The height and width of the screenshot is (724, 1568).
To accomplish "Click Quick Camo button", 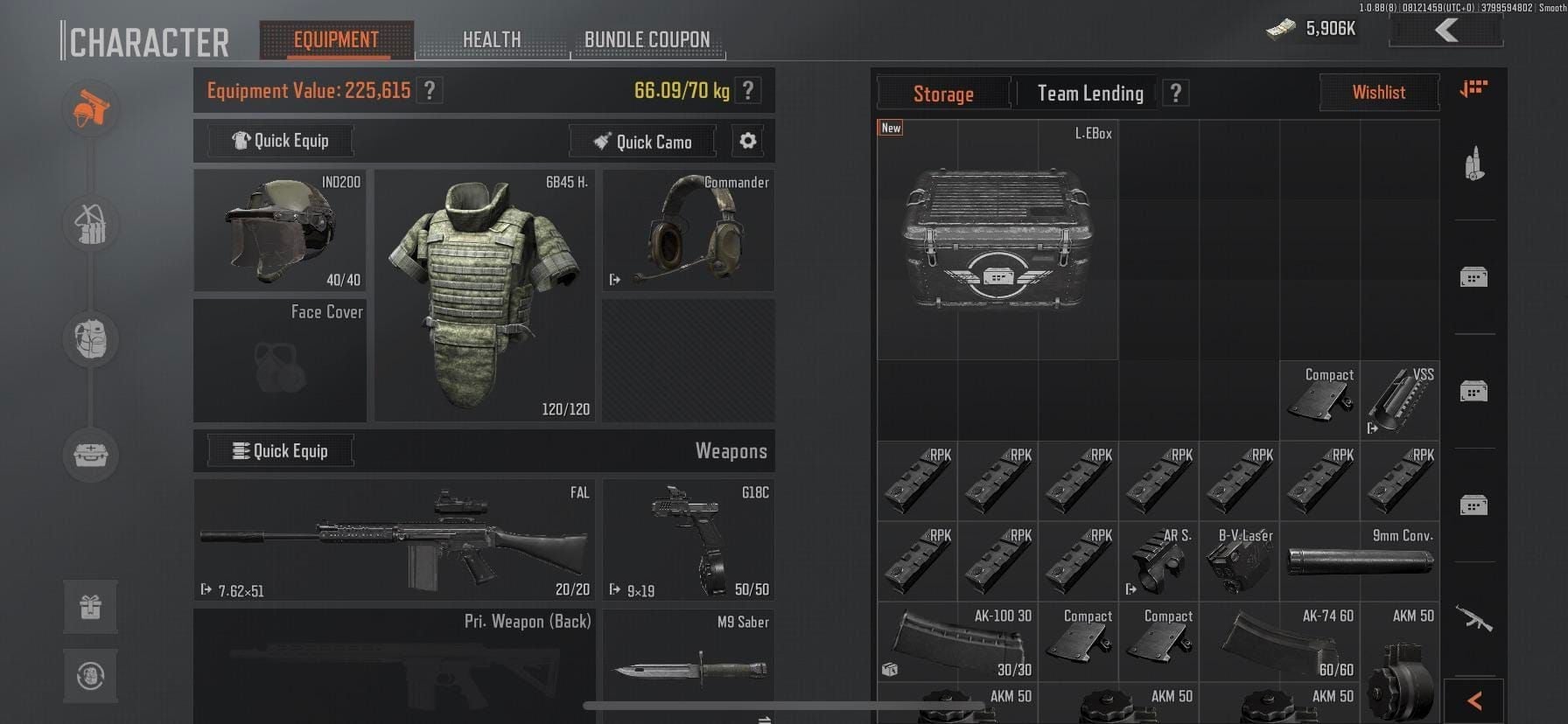I will click(642, 142).
